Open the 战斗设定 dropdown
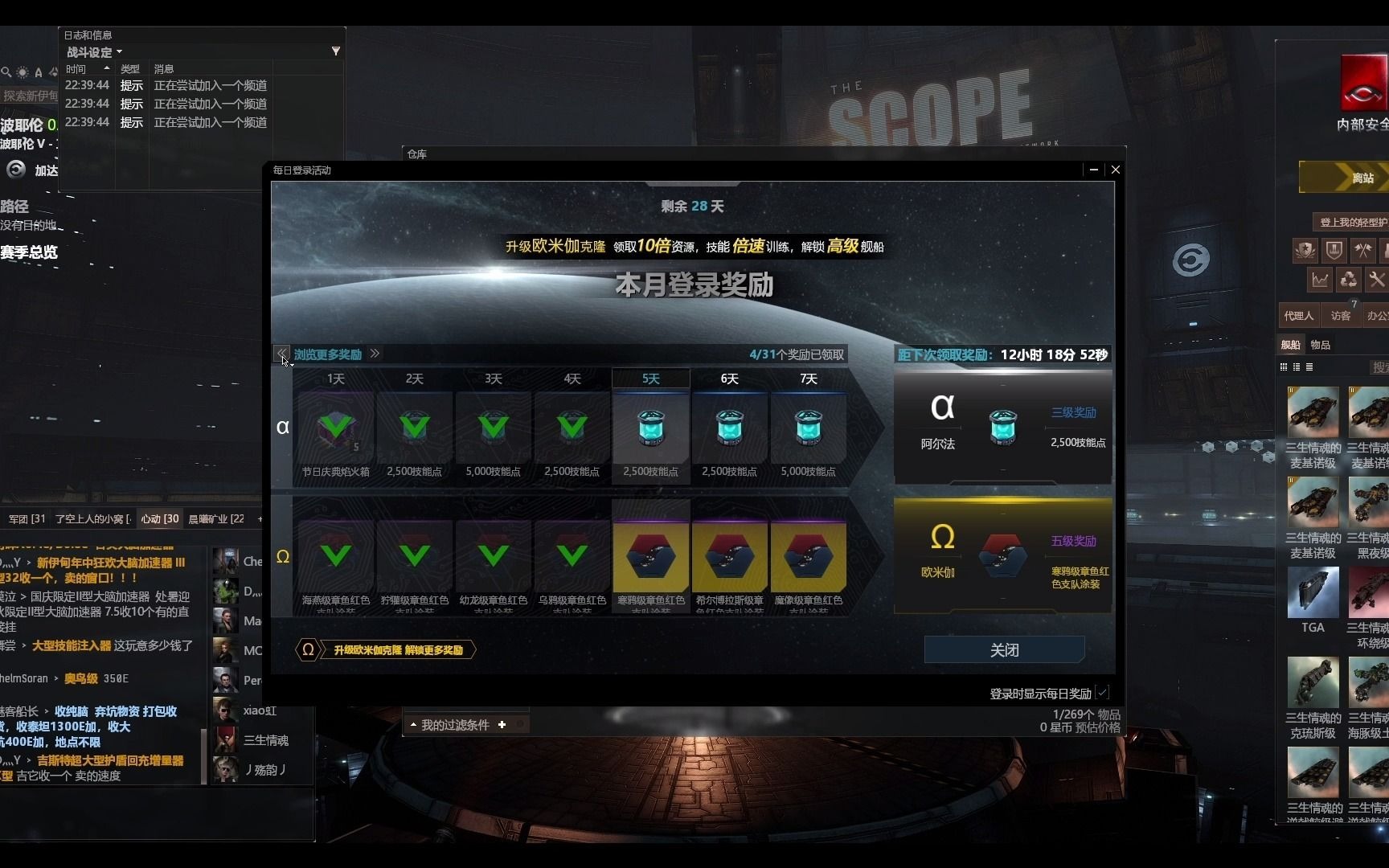 point(91,51)
